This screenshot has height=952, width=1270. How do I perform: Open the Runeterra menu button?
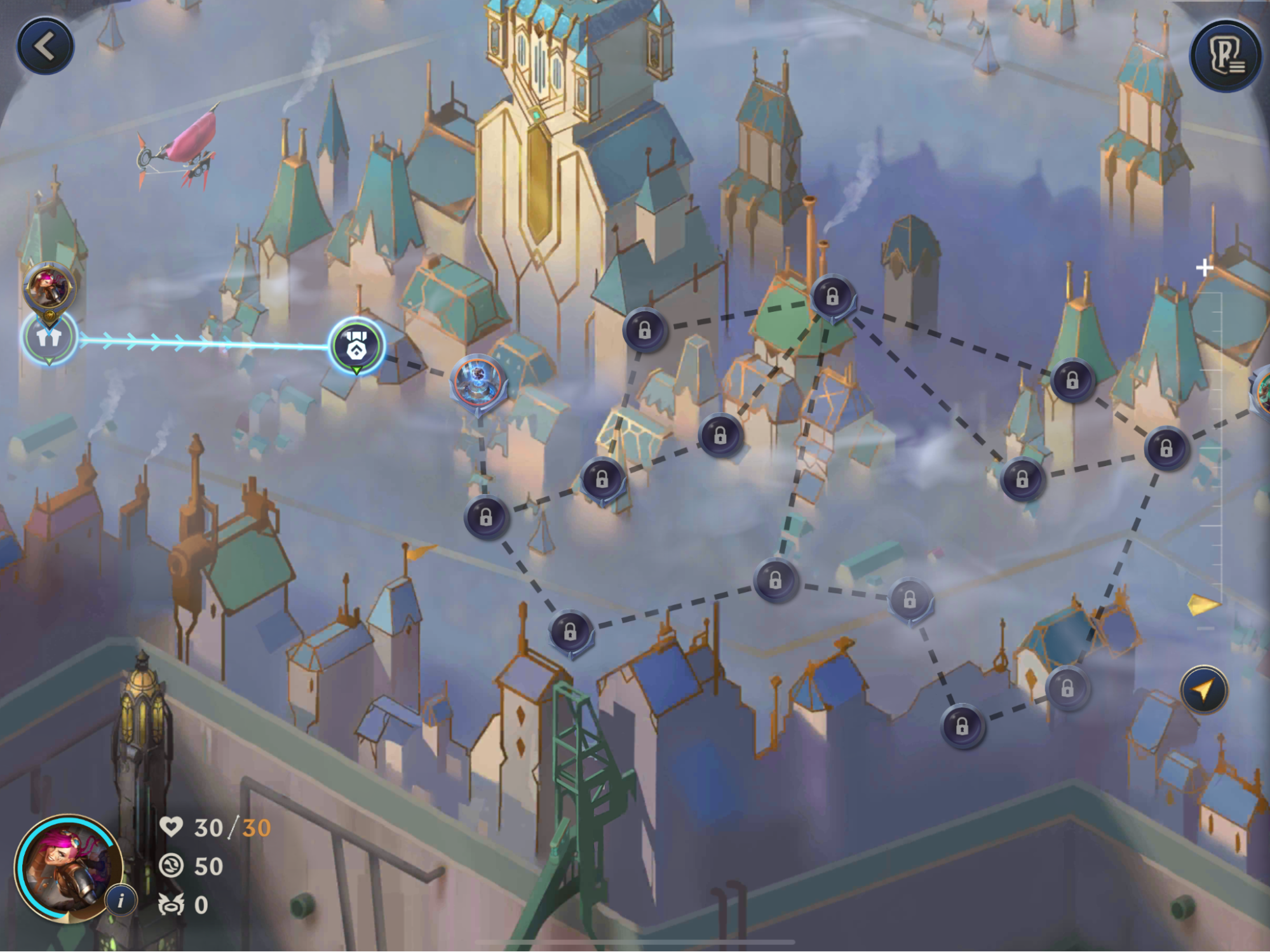point(1225,56)
